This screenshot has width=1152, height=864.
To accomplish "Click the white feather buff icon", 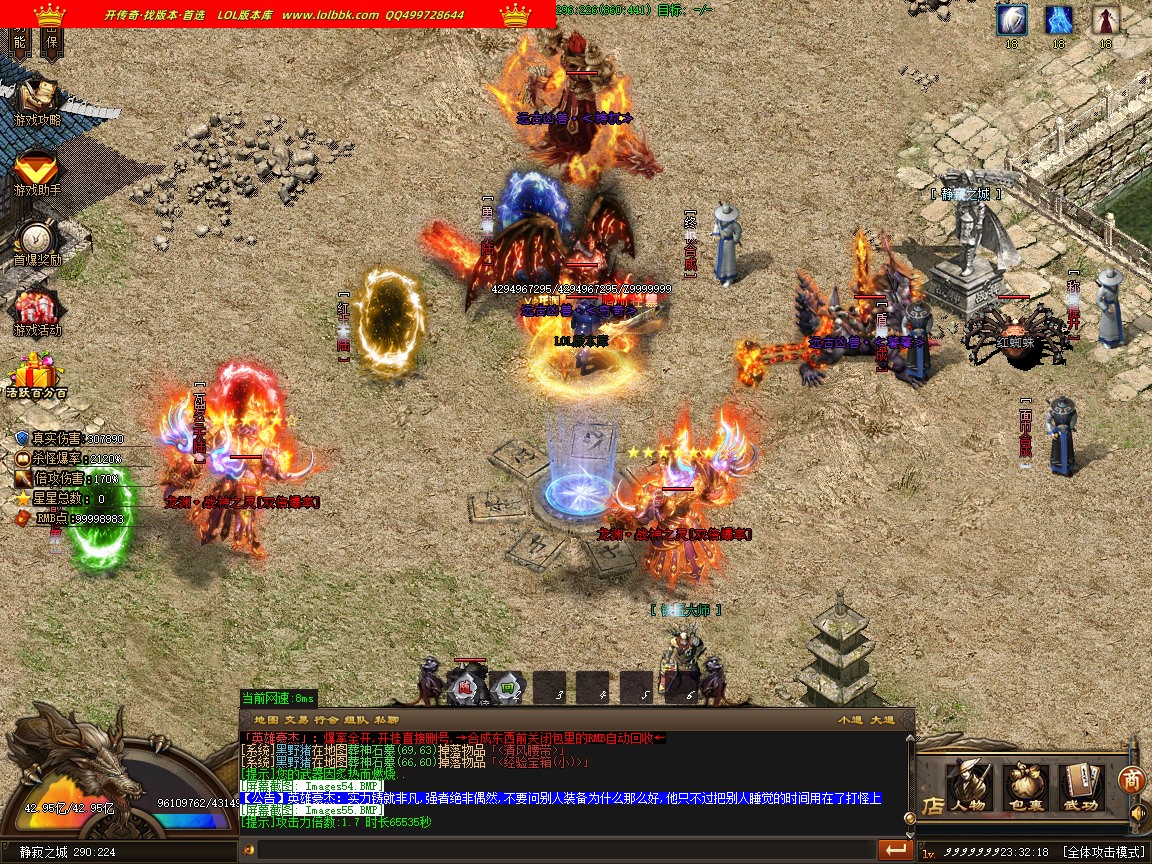I will [x=1011, y=20].
